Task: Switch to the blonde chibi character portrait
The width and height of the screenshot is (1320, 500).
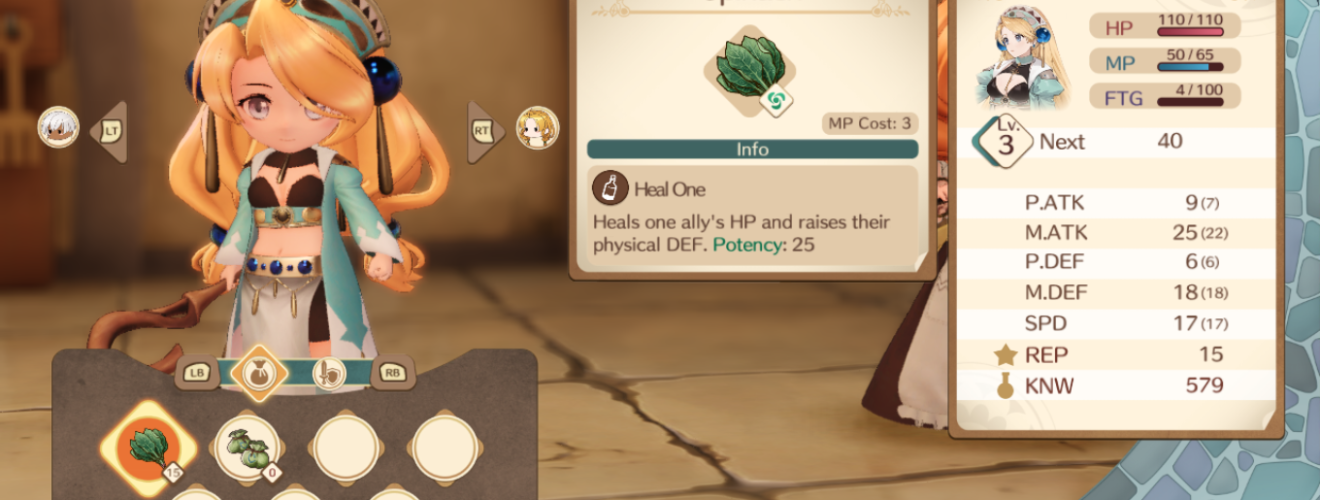Action: pyautogui.click(x=537, y=128)
